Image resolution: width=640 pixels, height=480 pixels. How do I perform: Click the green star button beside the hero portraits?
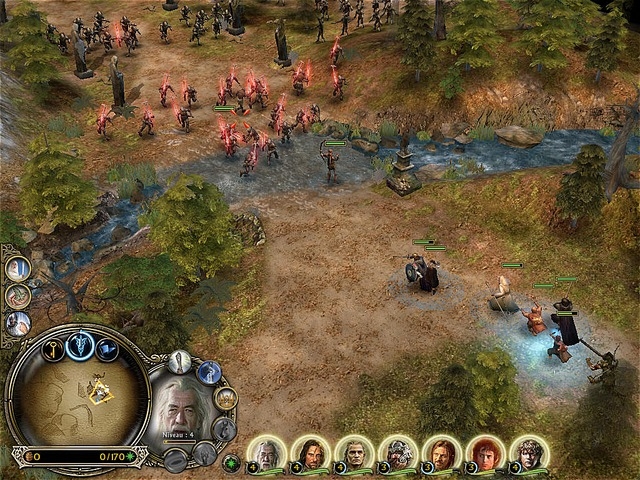point(232,463)
